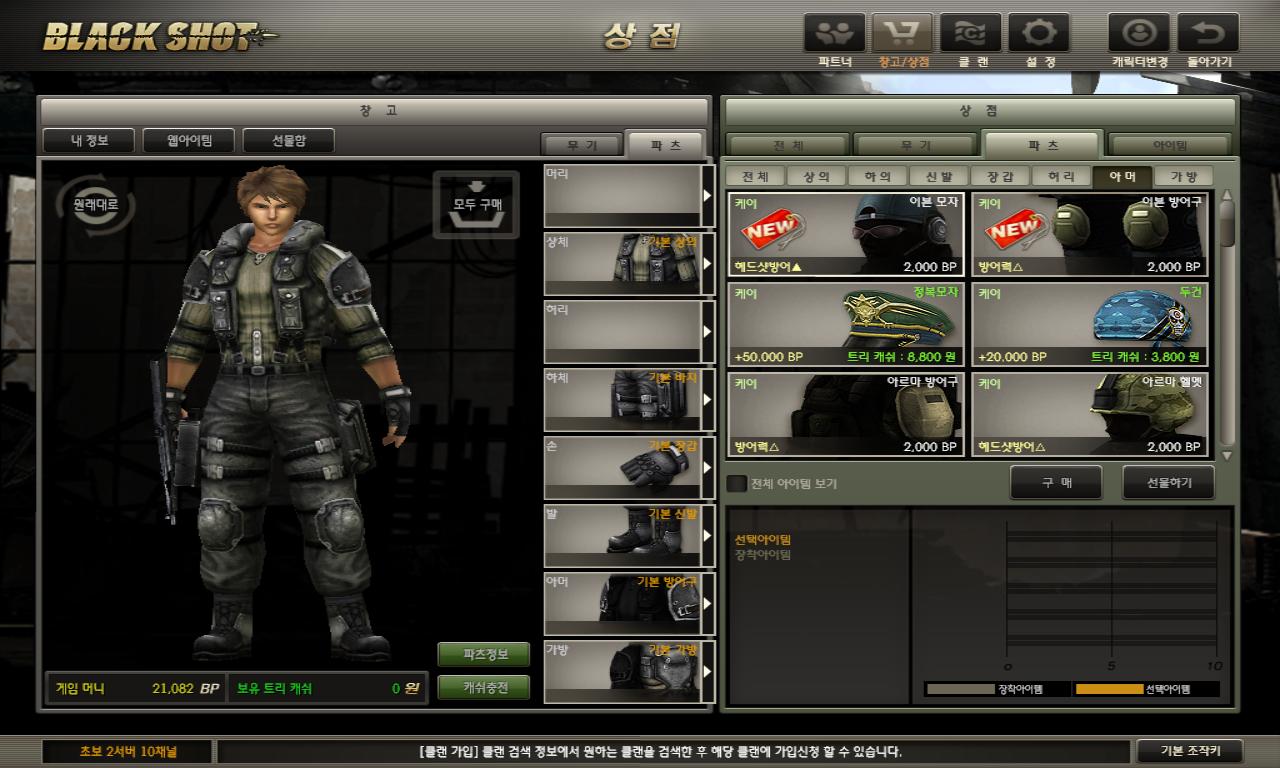The width and height of the screenshot is (1280, 768).
Task: Open the 클랜 clan menu
Action: (971, 34)
